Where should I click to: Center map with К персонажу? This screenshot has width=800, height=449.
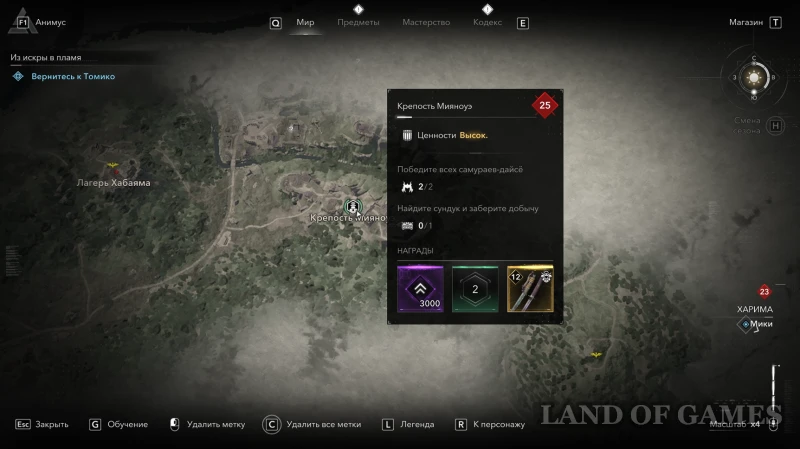point(490,424)
